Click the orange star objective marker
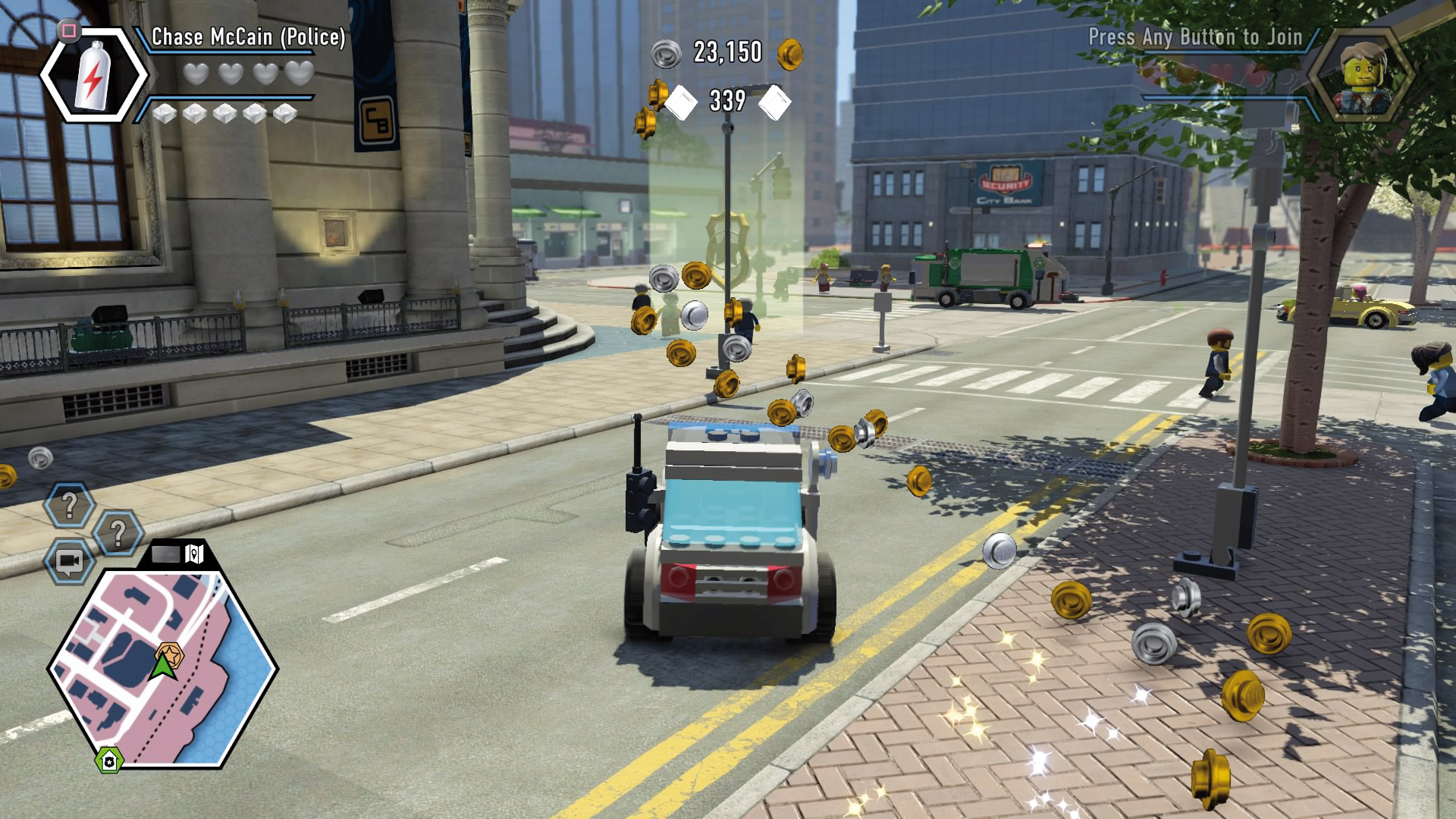The width and height of the screenshot is (1456, 819). [169, 653]
